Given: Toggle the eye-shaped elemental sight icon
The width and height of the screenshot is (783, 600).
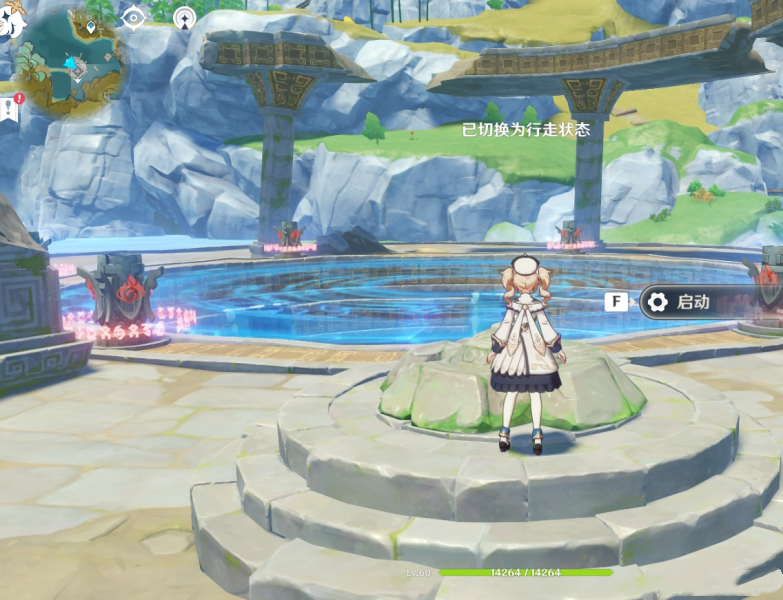Looking at the screenshot, I should 133,17.
